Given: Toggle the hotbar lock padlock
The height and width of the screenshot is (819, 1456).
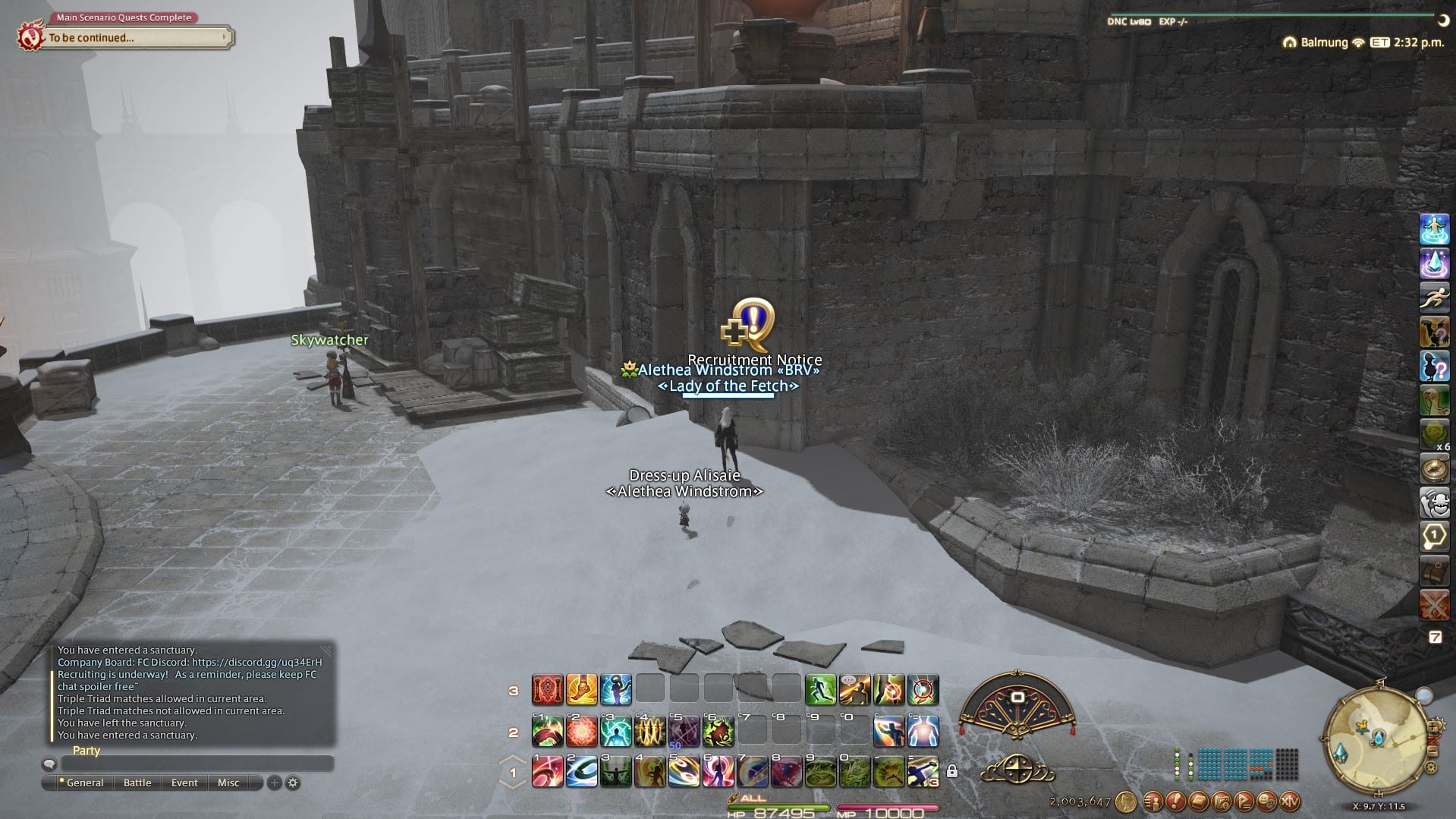Looking at the screenshot, I should tap(952, 772).
